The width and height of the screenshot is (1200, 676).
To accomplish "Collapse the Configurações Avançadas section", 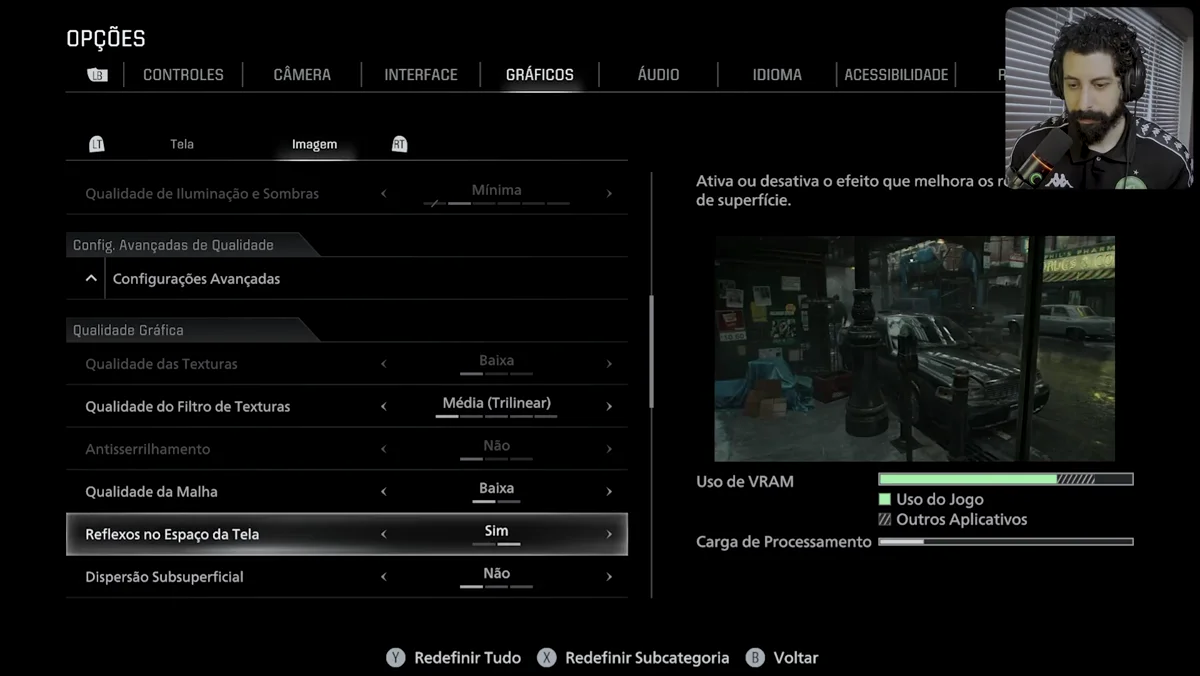I will pyautogui.click(x=91, y=279).
